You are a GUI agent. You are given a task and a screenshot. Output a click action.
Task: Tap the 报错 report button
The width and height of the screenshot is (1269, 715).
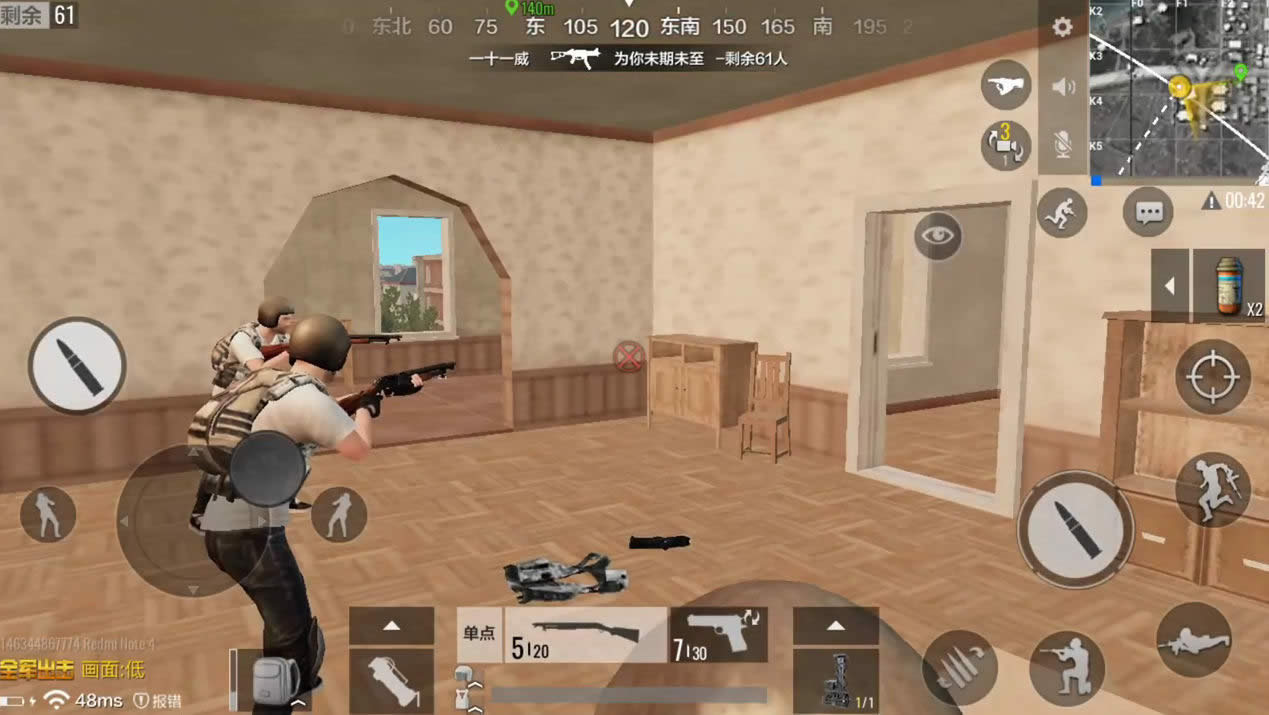coord(158,700)
